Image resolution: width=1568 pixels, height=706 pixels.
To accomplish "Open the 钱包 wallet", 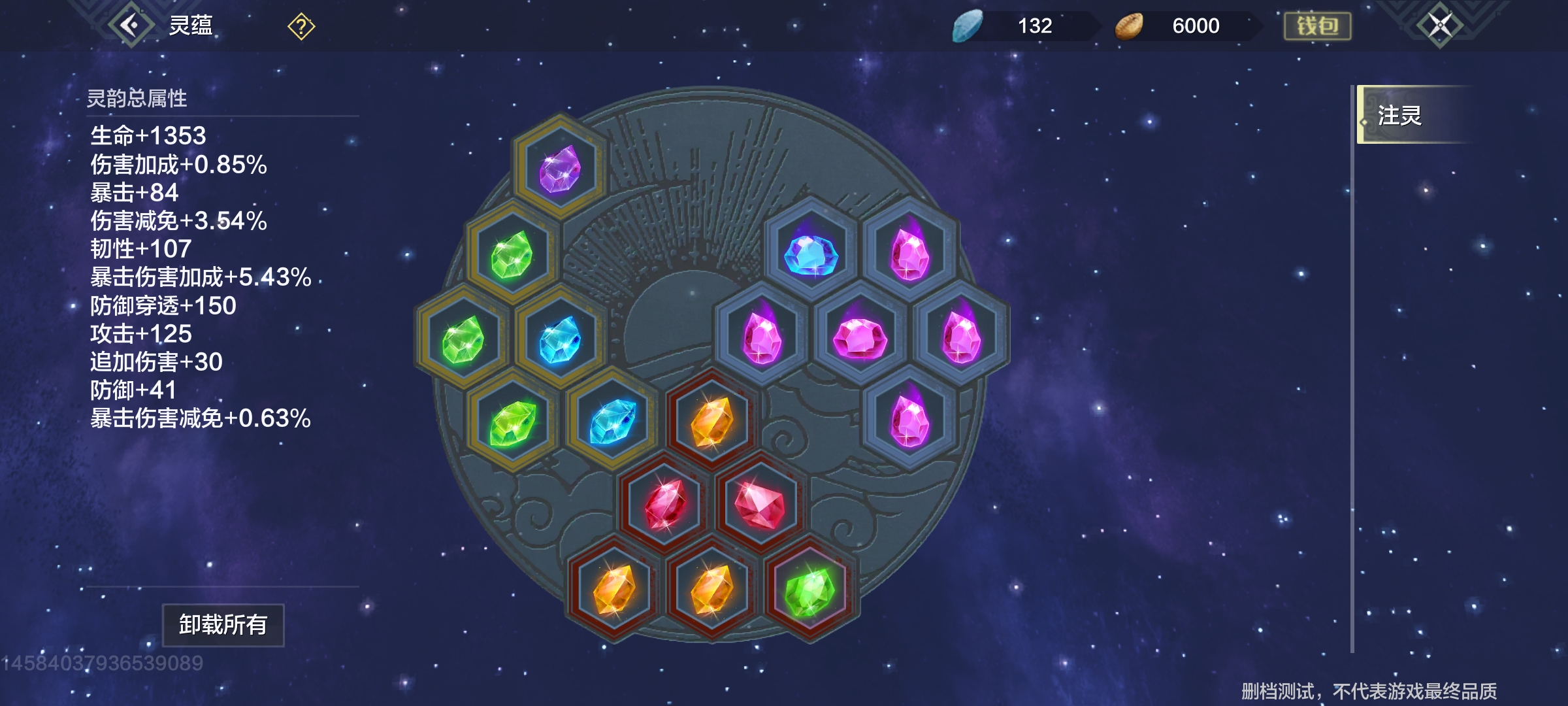I will point(1317,26).
